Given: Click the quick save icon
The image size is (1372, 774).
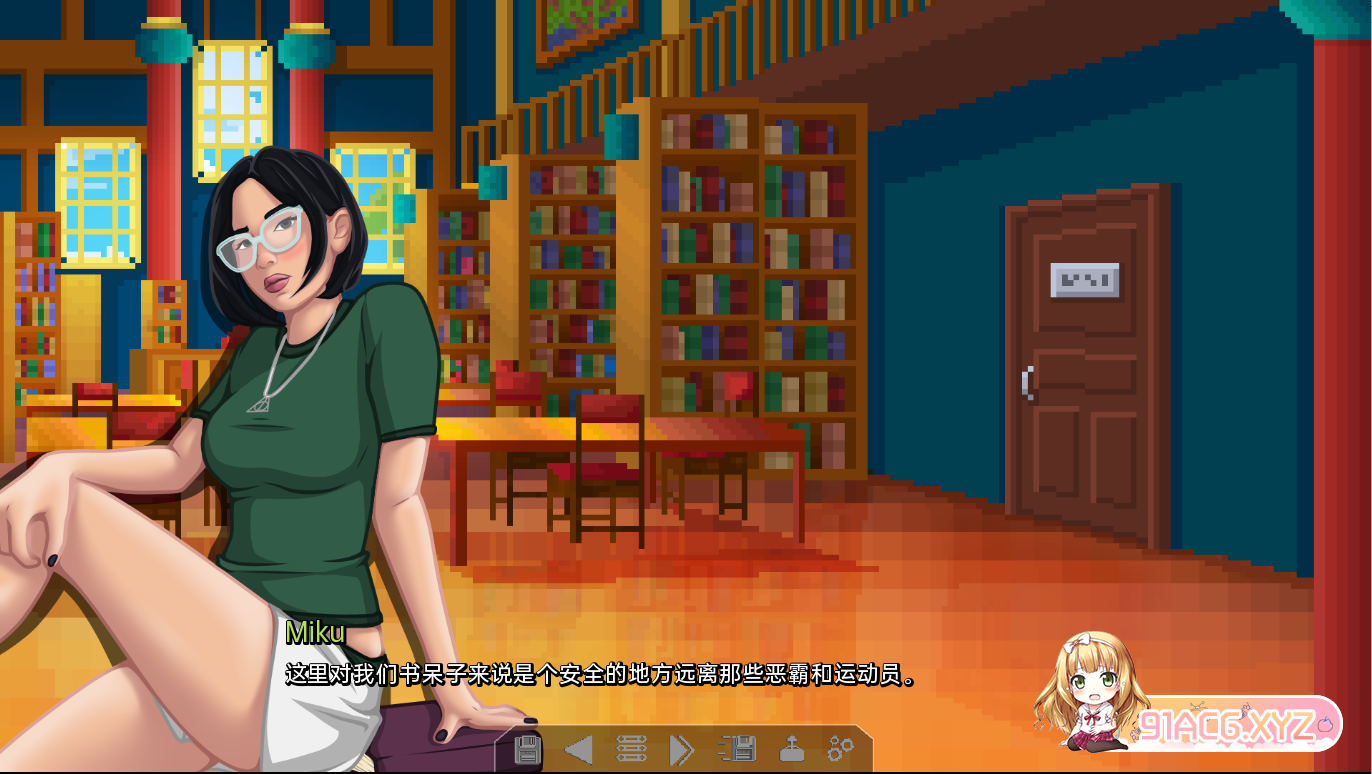Looking at the screenshot, I should (740, 748).
